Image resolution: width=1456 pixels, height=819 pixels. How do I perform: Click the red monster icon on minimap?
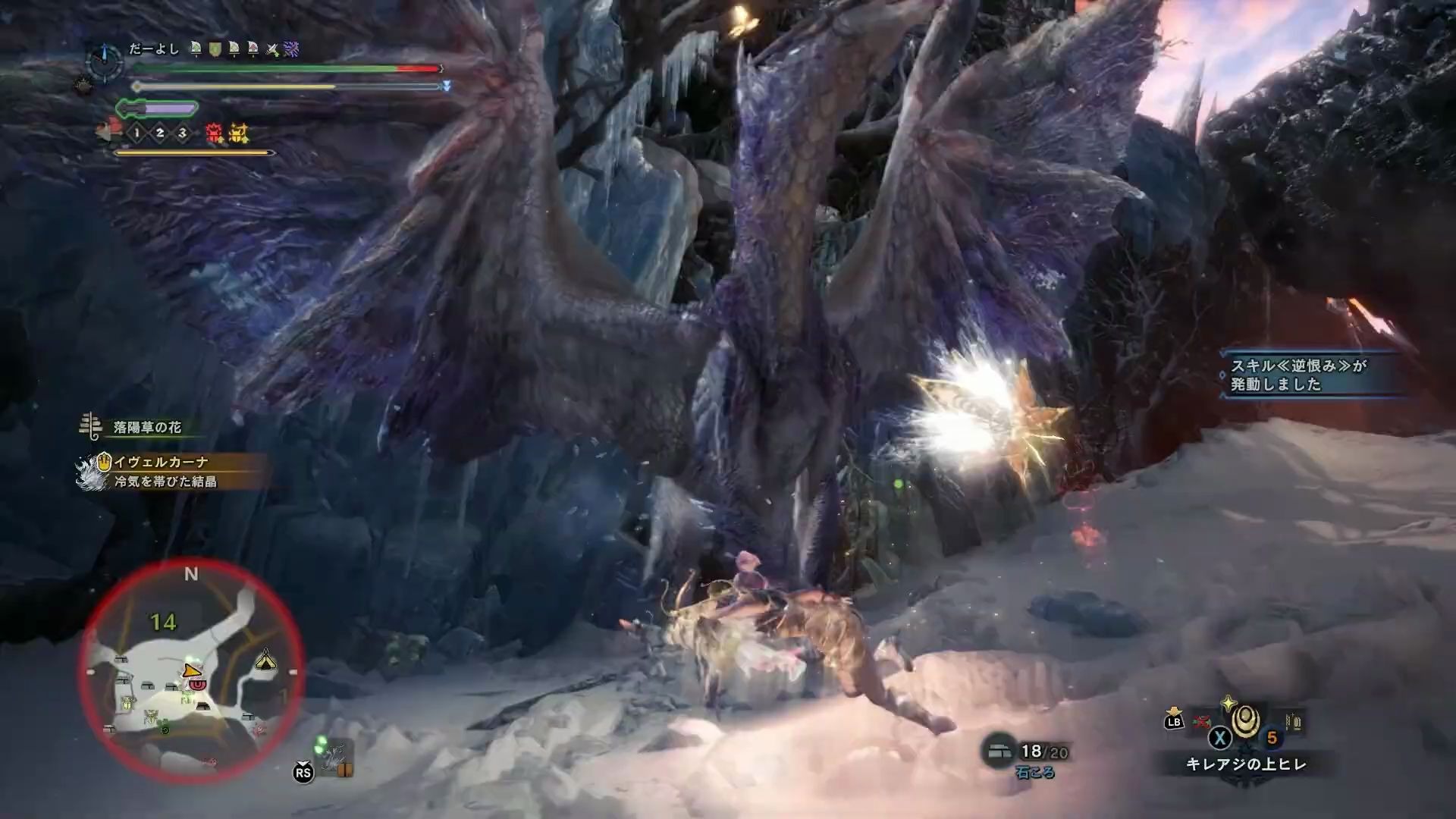(x=197, y=684)
